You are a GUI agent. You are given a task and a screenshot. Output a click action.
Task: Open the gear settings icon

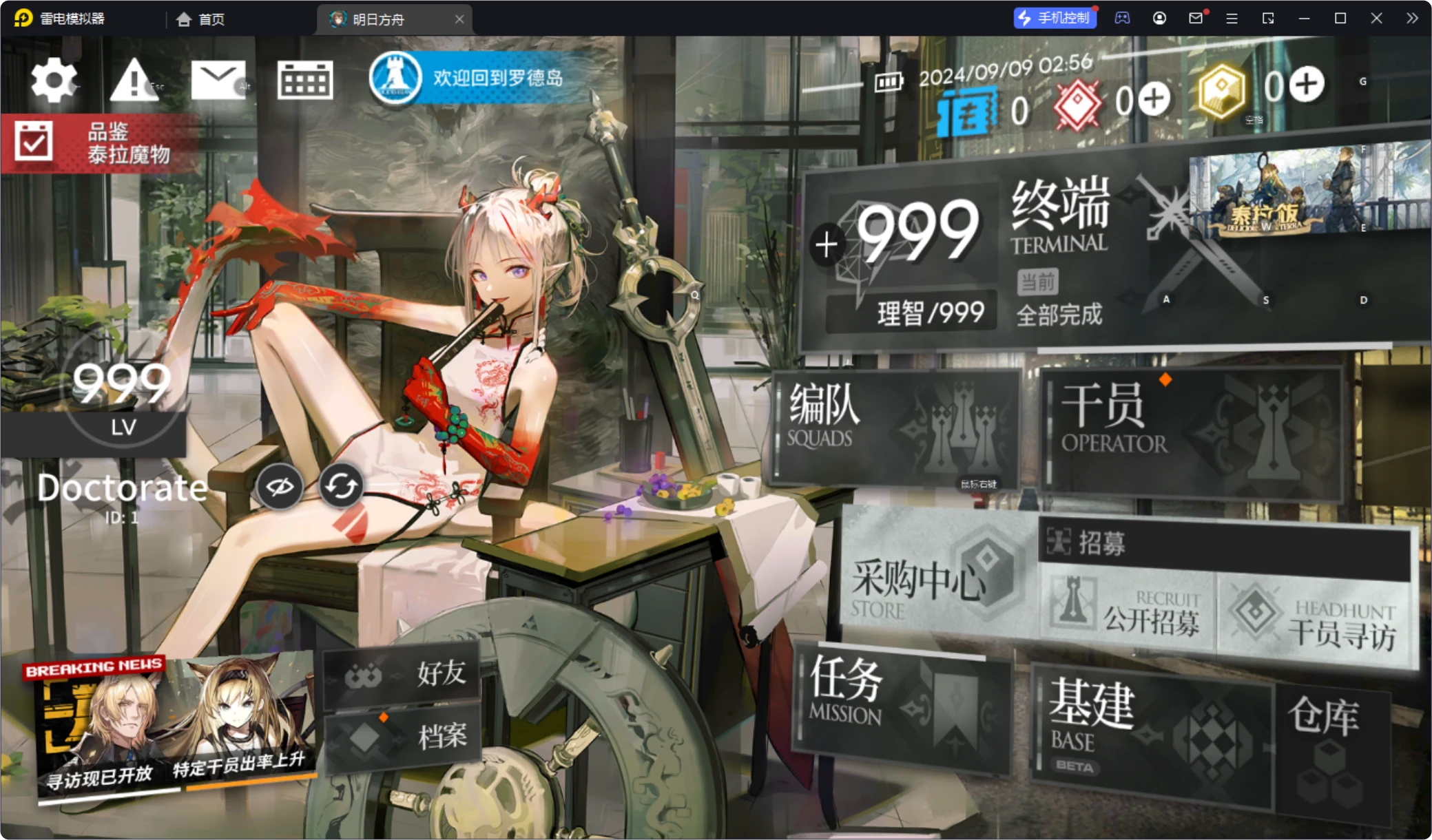[x=54, y=81]
